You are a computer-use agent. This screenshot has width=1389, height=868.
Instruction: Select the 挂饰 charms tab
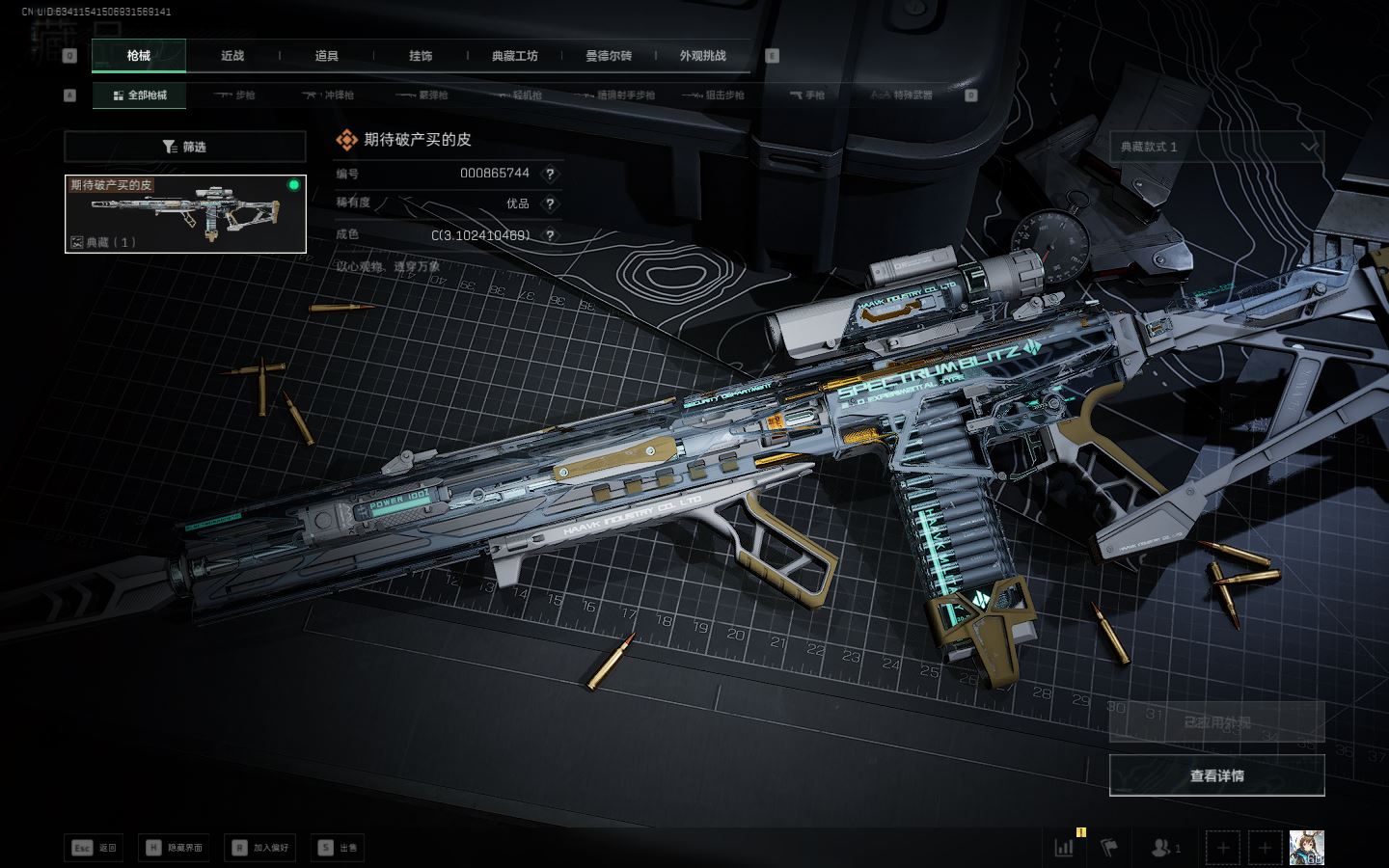coord(421,56)
